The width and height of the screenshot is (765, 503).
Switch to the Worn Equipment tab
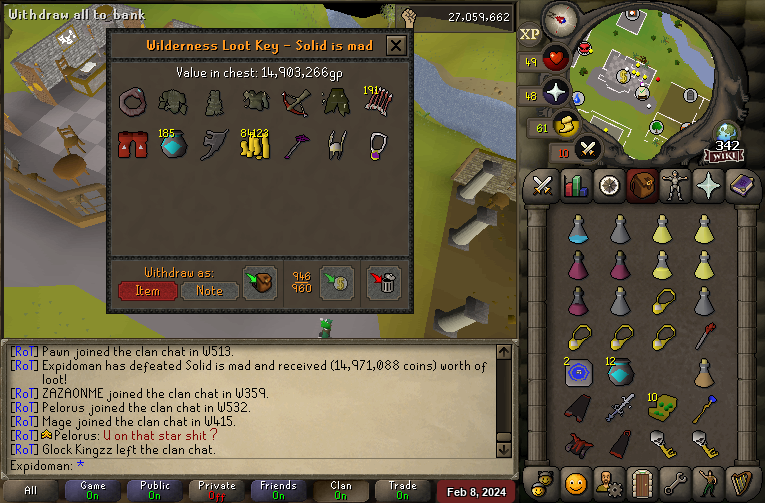point(676,185)
